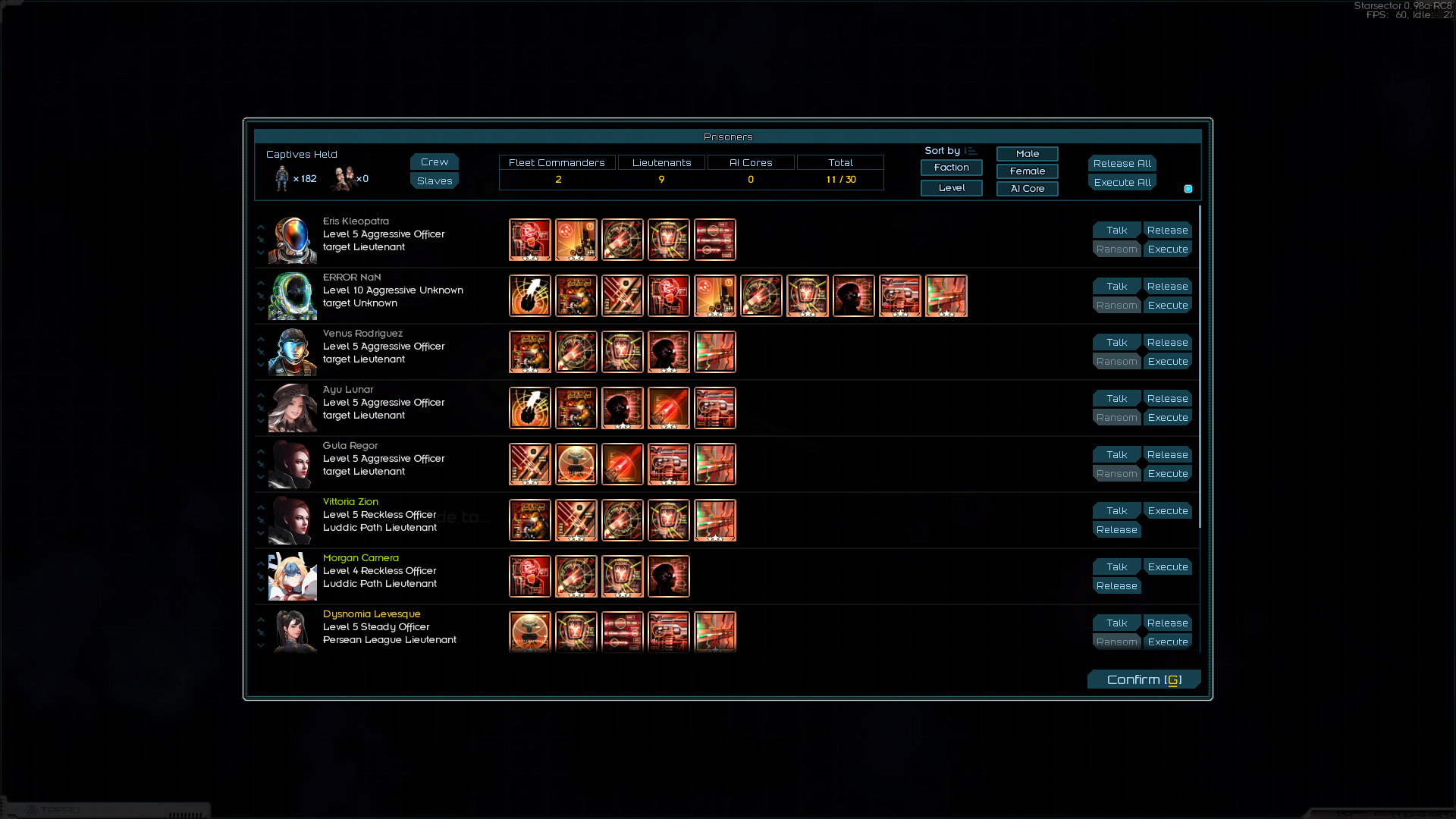Image resolution: width=1456 pixels, height=819 pixels.
Task: Talk to Venus Rodriguez
Action: pyautogui.click(x=1116, y=343)
